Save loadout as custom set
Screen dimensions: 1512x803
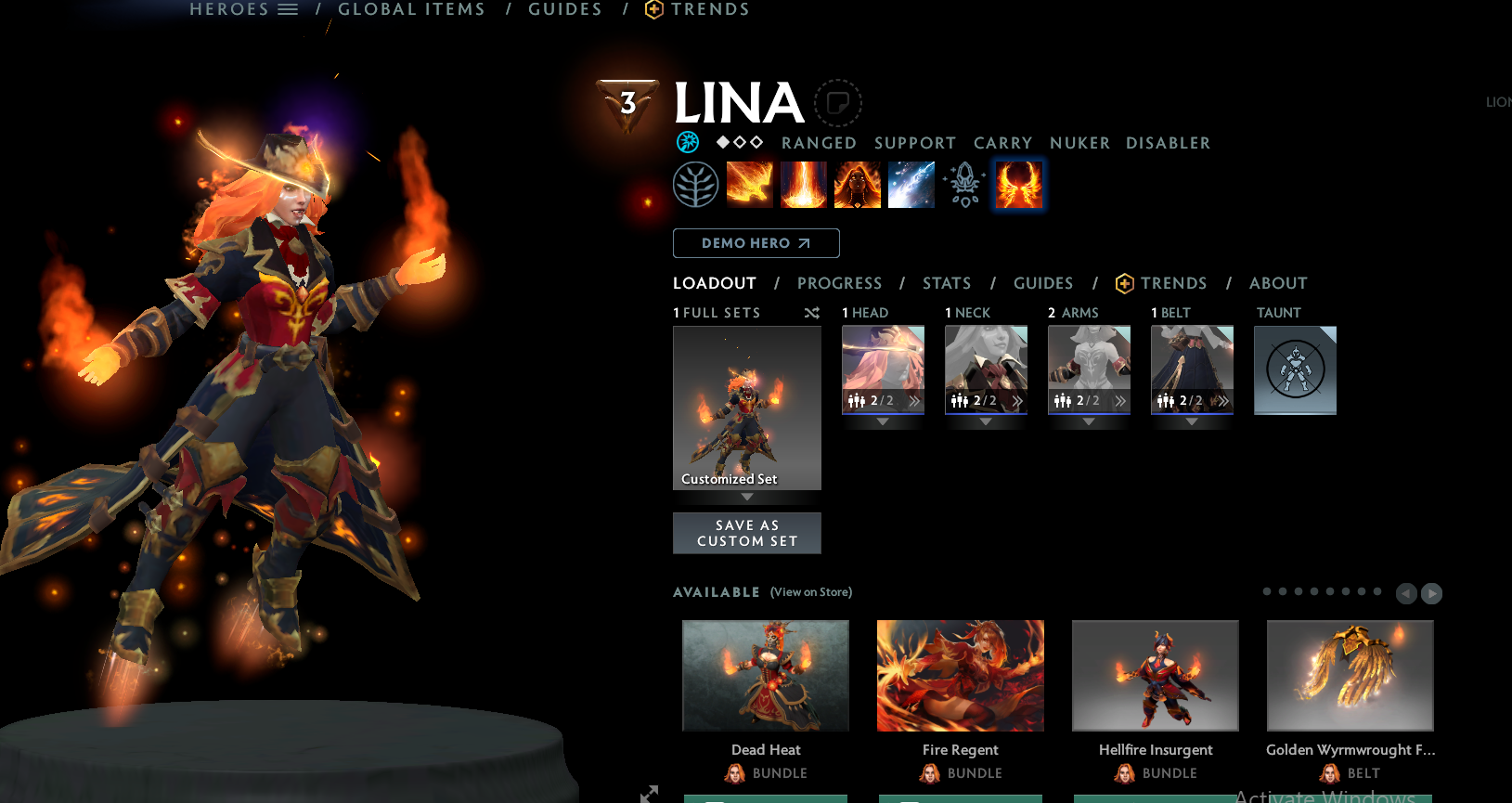(x=746, y=533)
